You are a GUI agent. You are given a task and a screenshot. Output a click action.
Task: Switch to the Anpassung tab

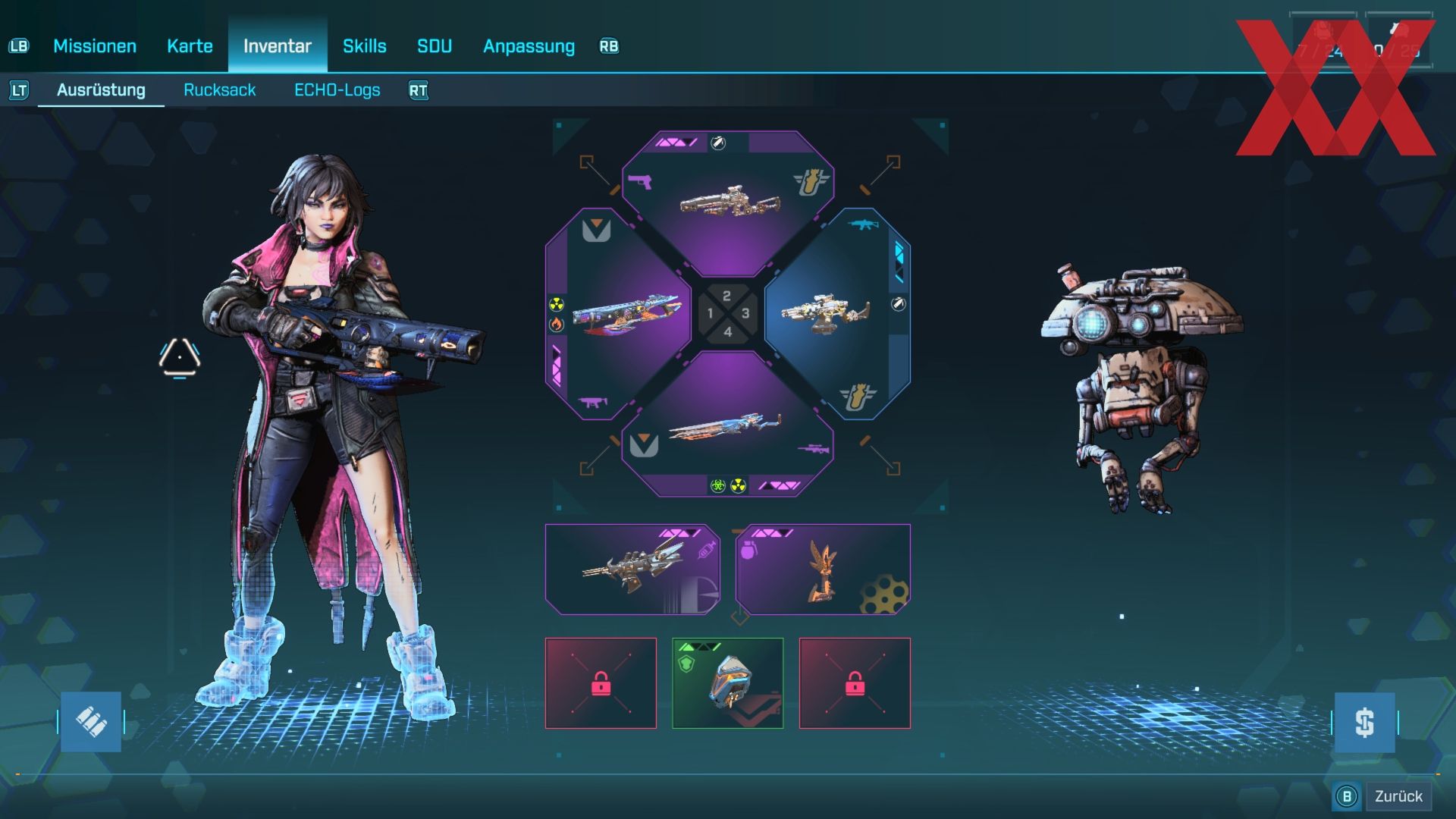[529, 46]
